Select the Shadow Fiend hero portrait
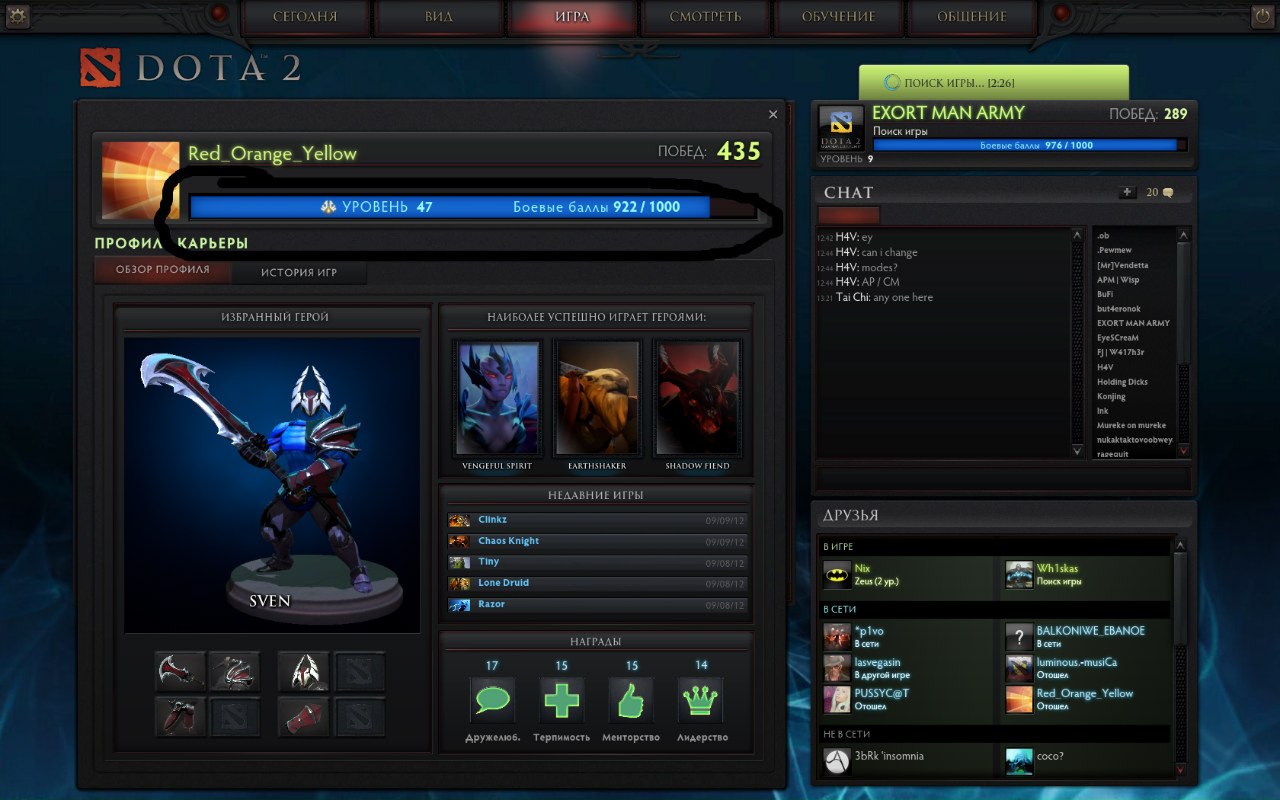The width and height of the screenshot is (1280, 800). click(697, 398)
